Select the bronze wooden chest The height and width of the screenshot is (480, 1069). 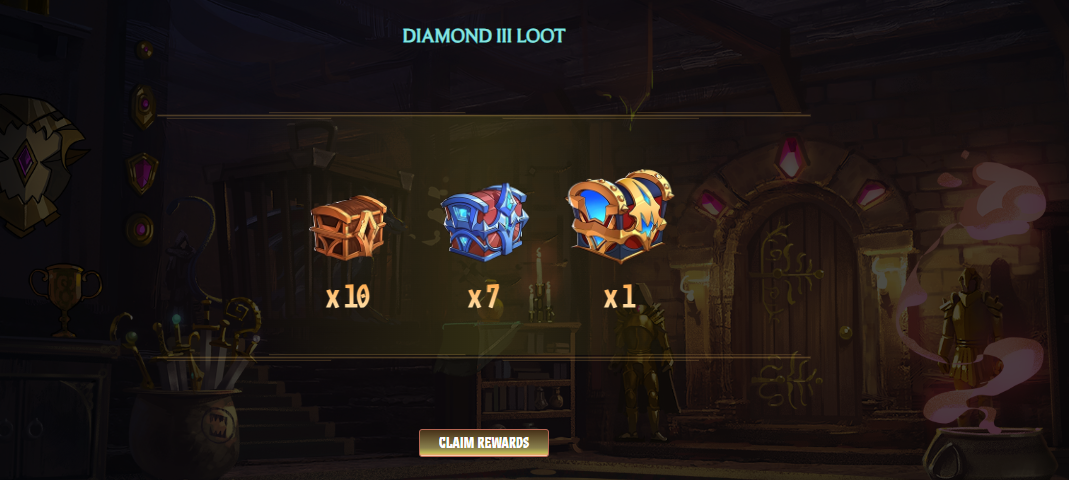(347, 227)
